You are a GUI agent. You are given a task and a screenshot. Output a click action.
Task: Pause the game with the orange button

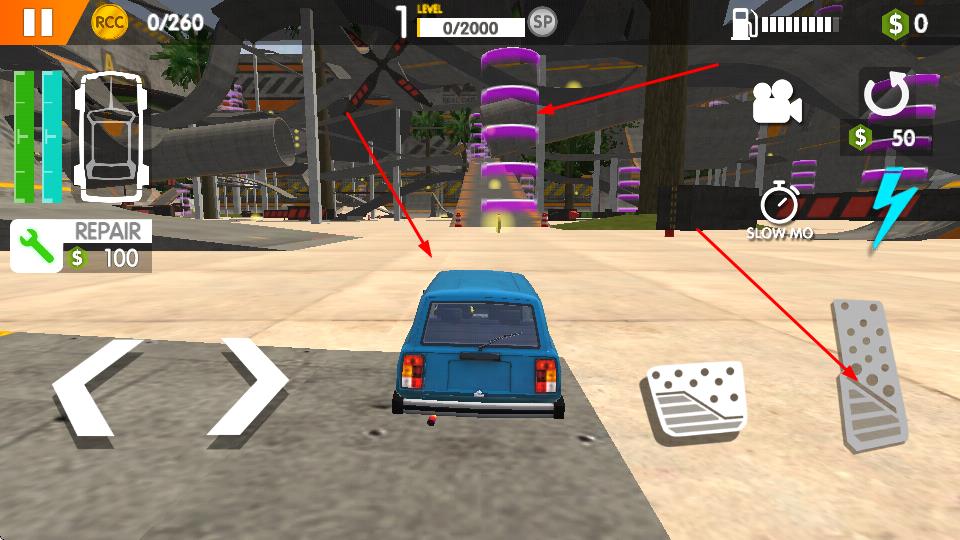[x=36, y=21]
